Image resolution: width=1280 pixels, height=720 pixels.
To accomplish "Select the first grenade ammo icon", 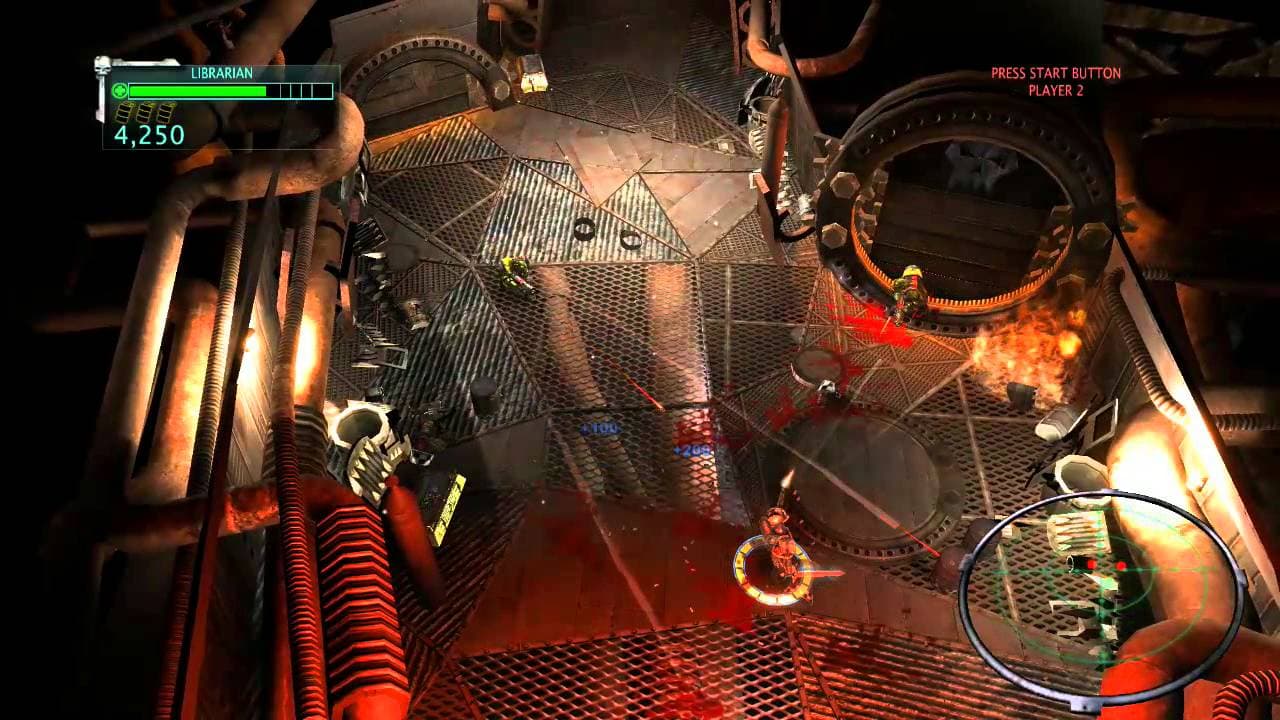I will point(125,112).
